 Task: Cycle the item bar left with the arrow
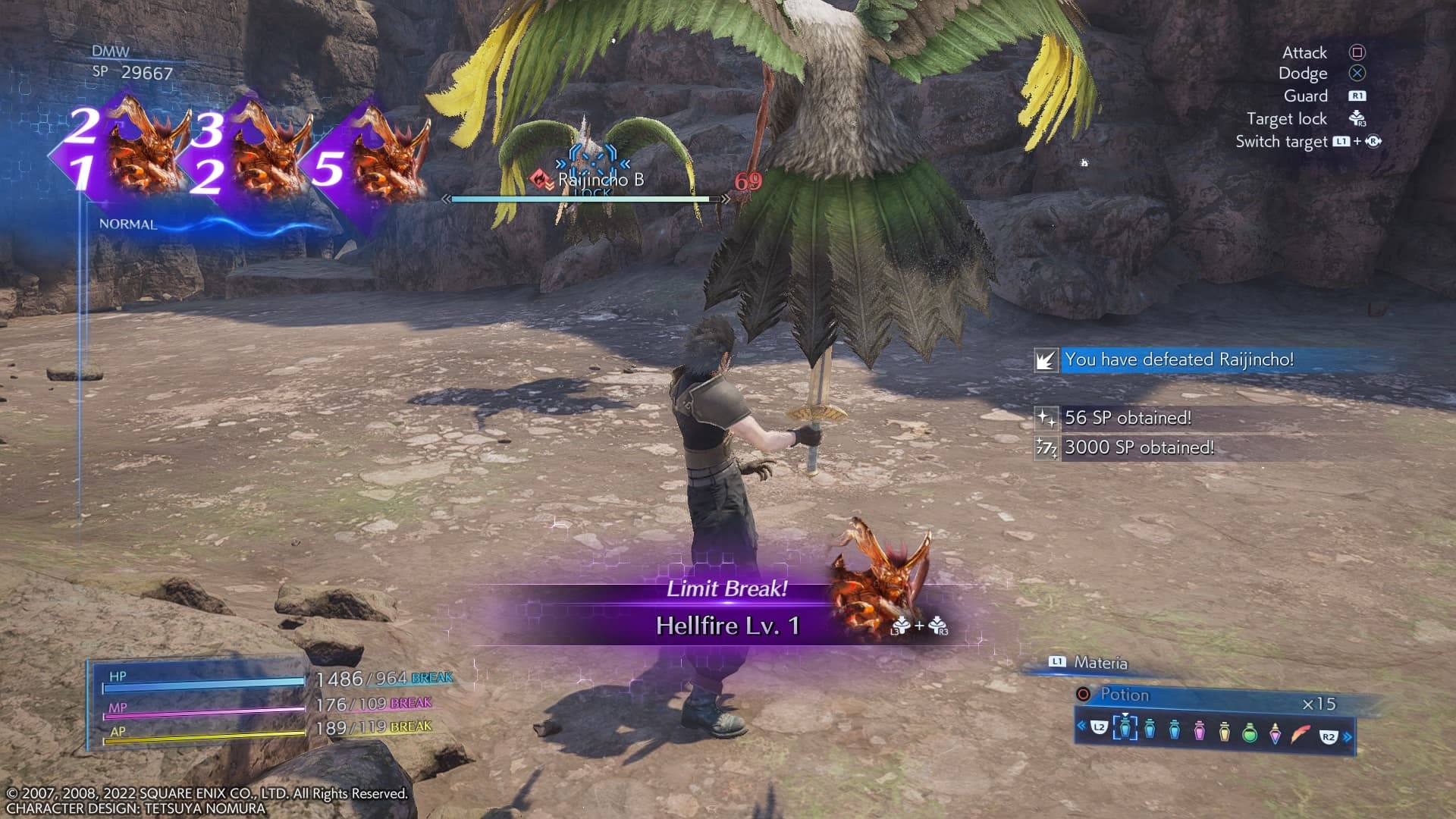tap(1081, 726)
